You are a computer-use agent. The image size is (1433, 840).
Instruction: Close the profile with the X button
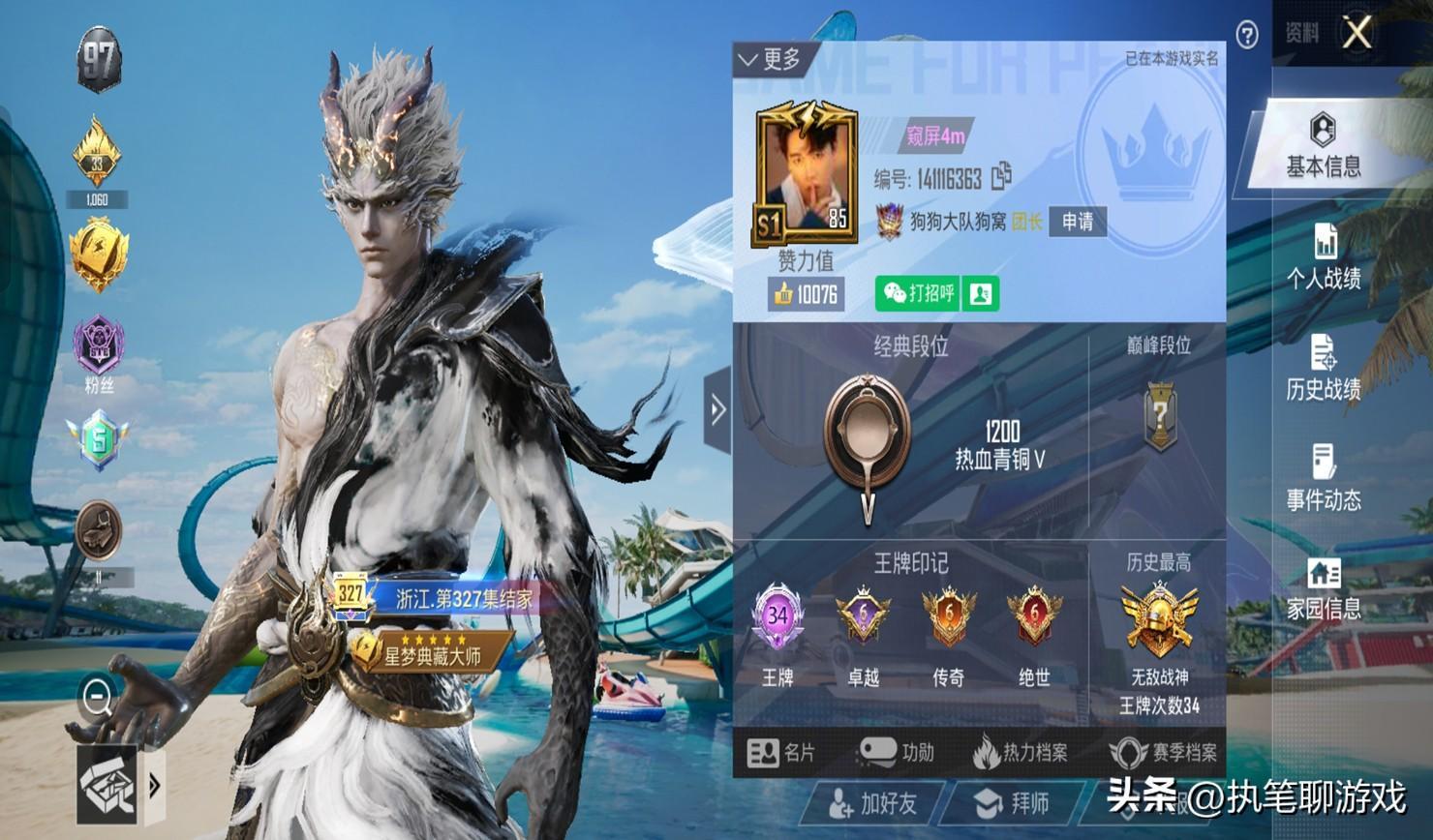(1357, 33)
